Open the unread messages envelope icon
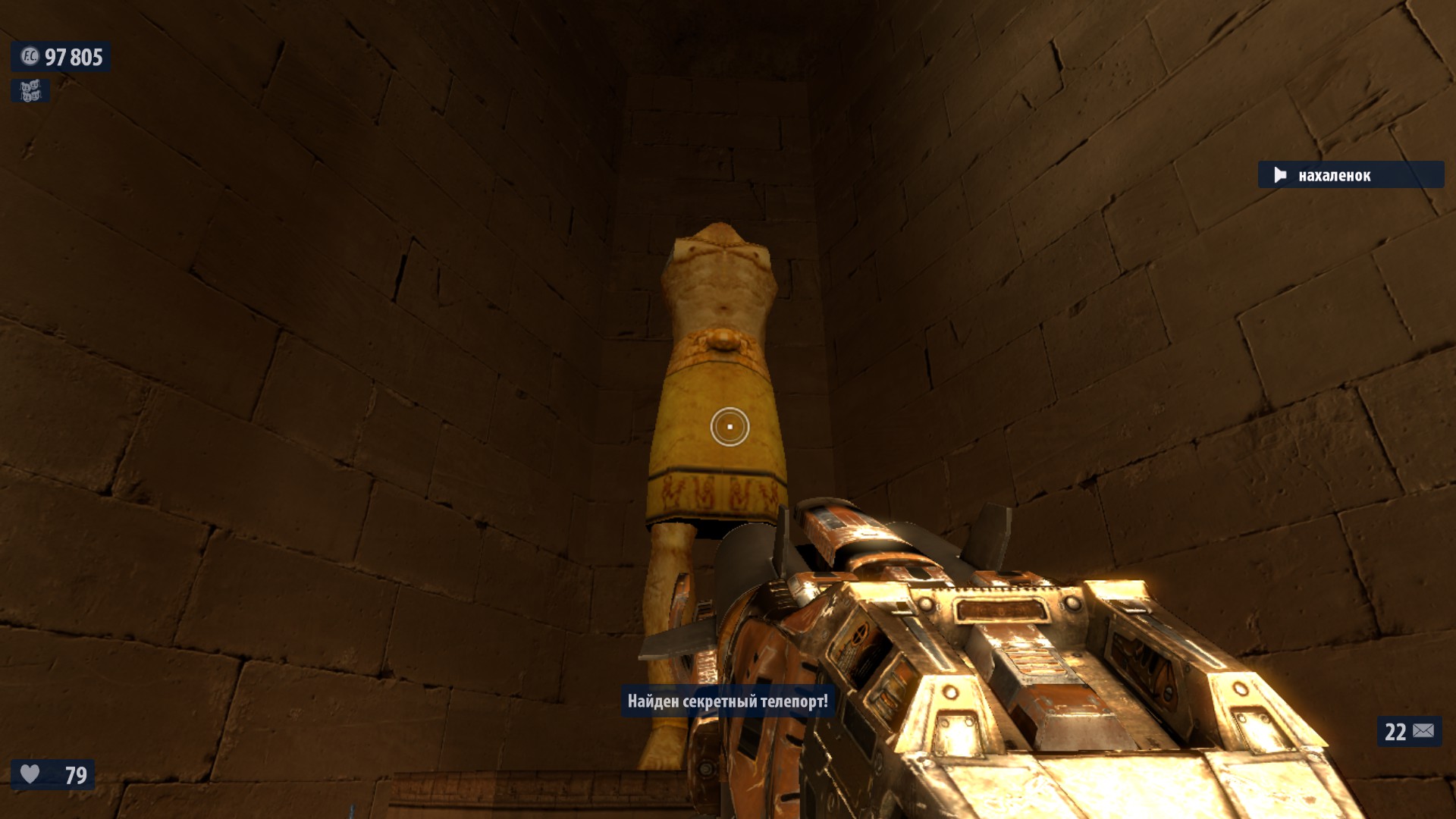The height and width of the screenshot is (819, 1456). coord(1423,731)
